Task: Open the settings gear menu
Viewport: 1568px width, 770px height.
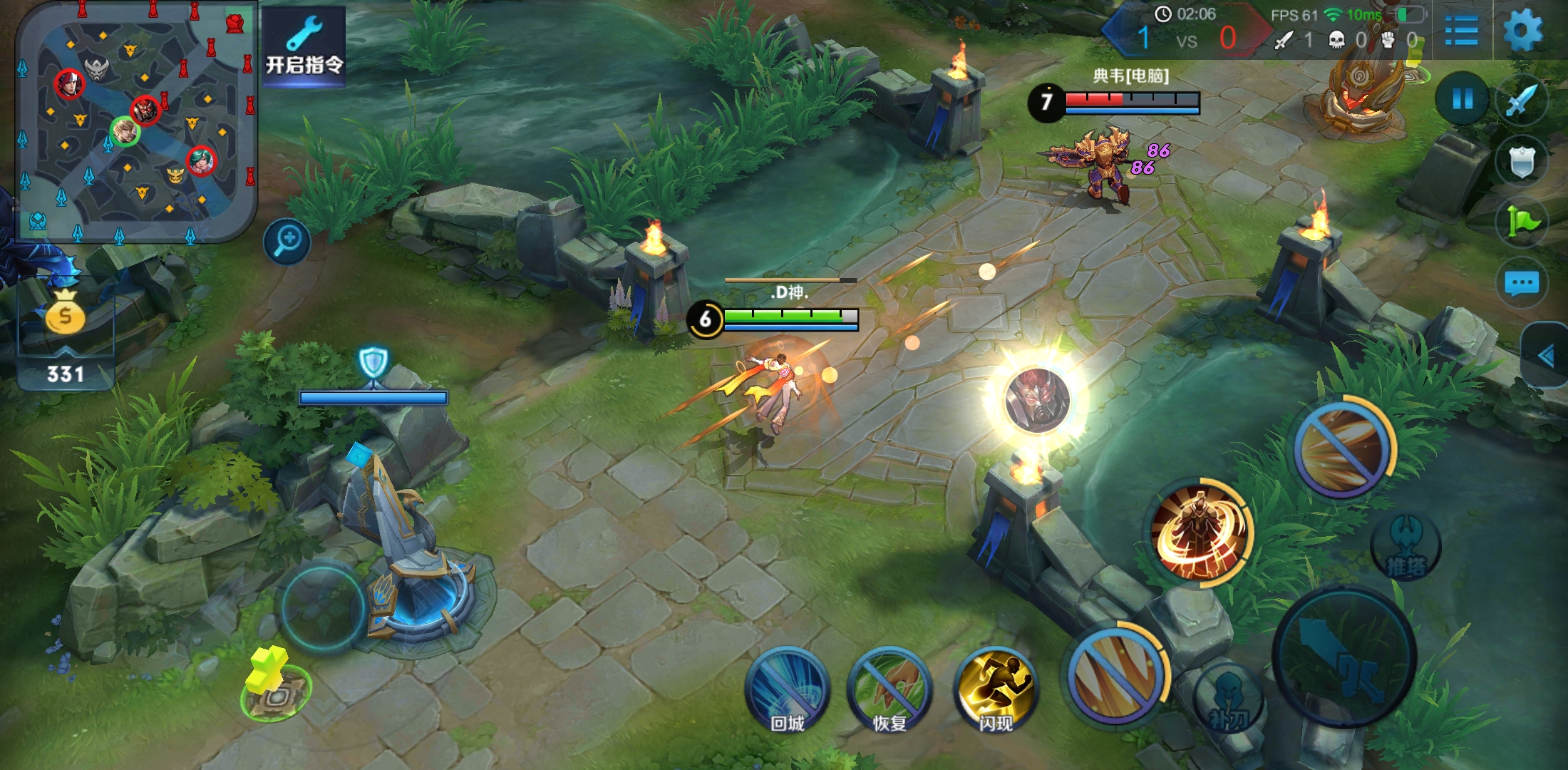Action: (1522, 31)
